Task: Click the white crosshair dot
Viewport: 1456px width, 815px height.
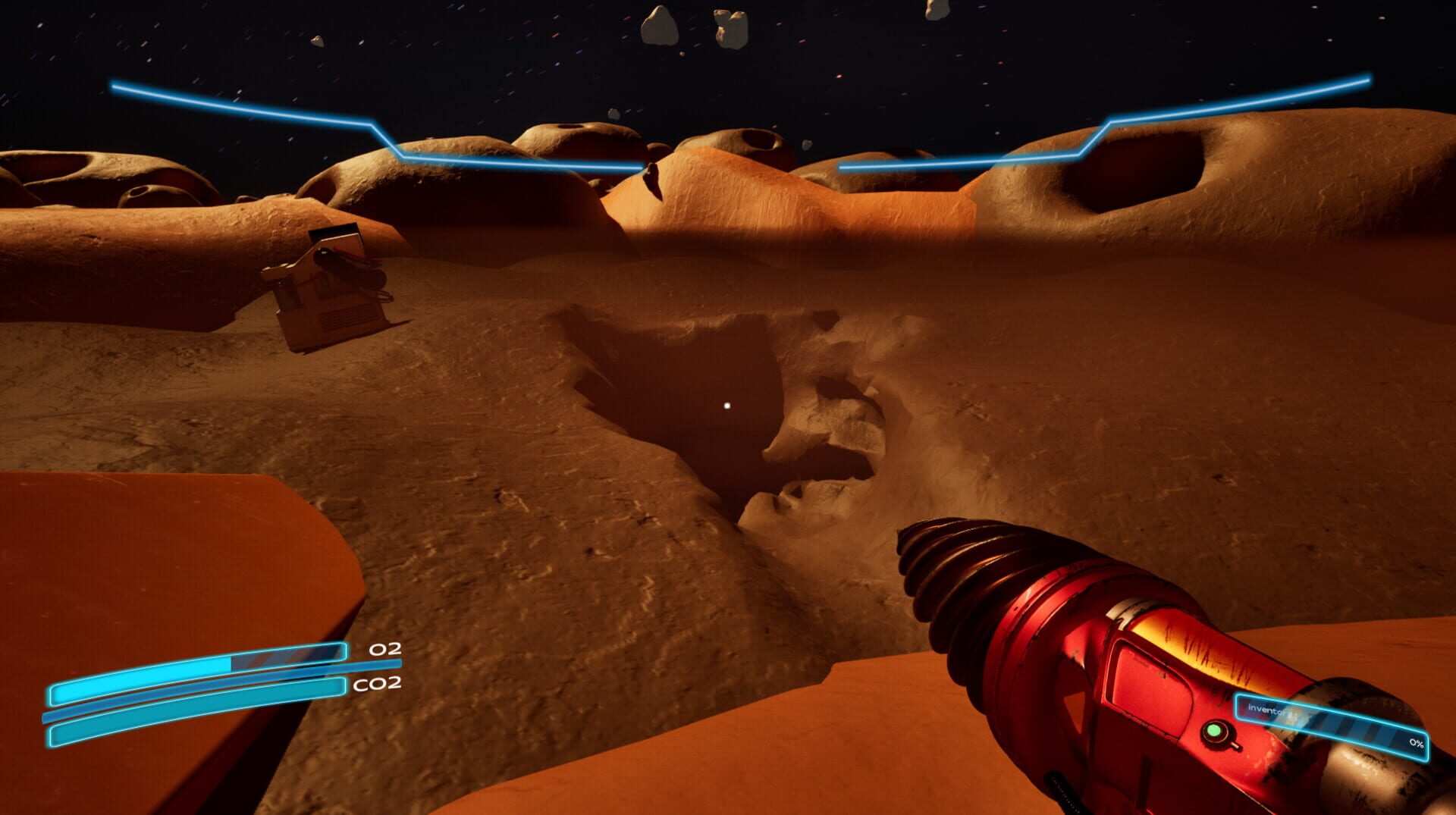Action: (727, 407)
